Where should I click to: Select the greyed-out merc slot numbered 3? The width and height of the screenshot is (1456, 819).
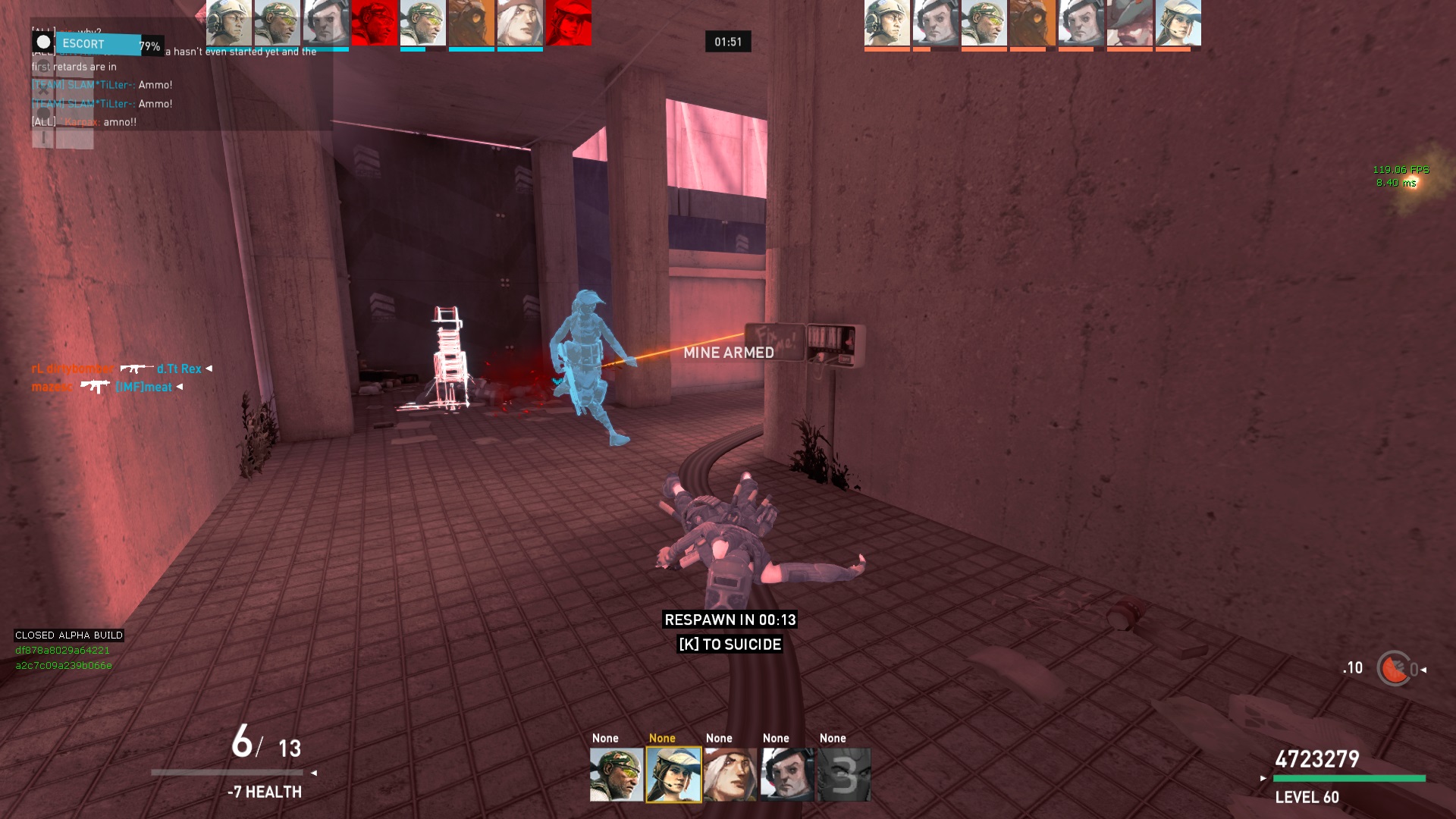pos(844,774)
